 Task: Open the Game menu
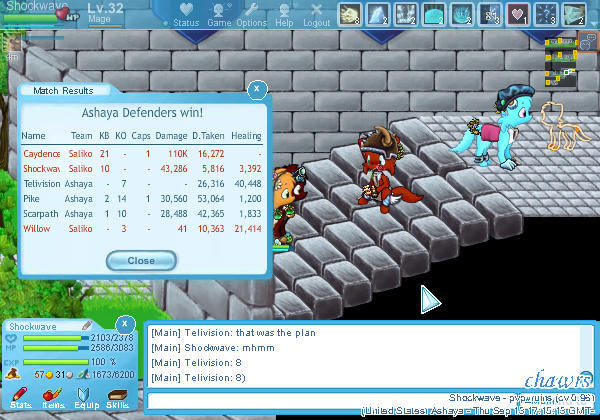coord(219,14)
